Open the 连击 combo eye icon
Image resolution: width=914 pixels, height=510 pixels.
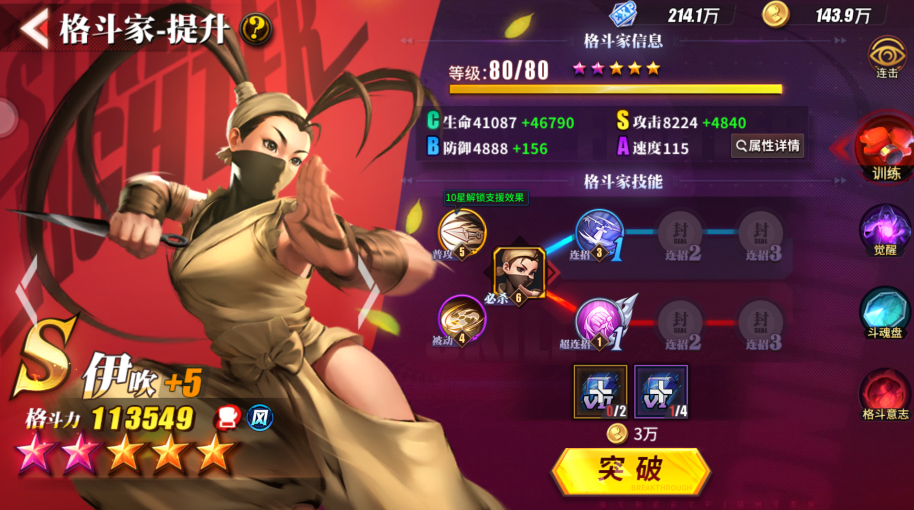(887, 58)
